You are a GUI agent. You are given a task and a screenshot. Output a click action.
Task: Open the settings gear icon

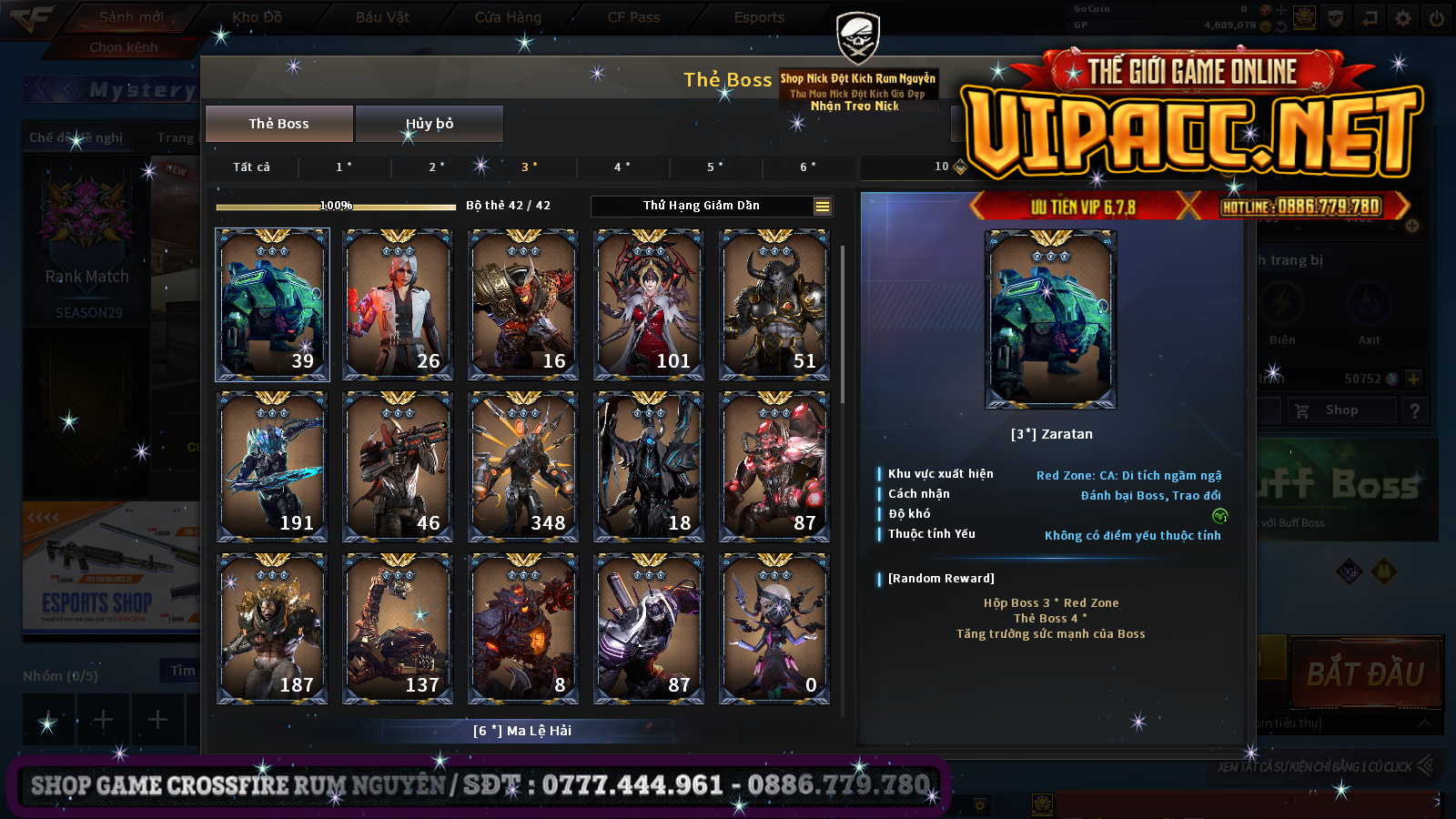tap(1403, 18)
